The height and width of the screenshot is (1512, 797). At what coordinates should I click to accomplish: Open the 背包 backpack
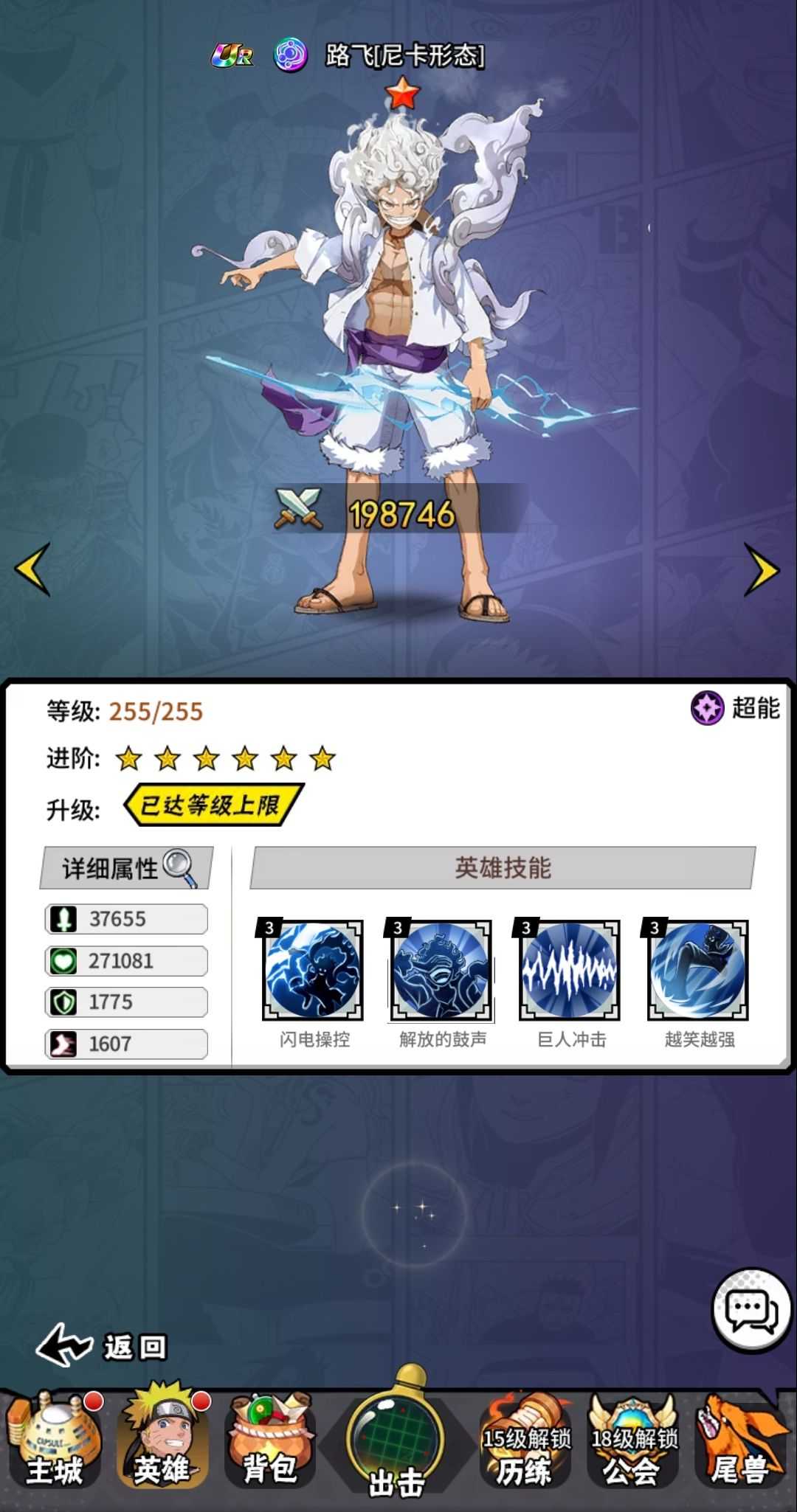(x=270, y=1441)
